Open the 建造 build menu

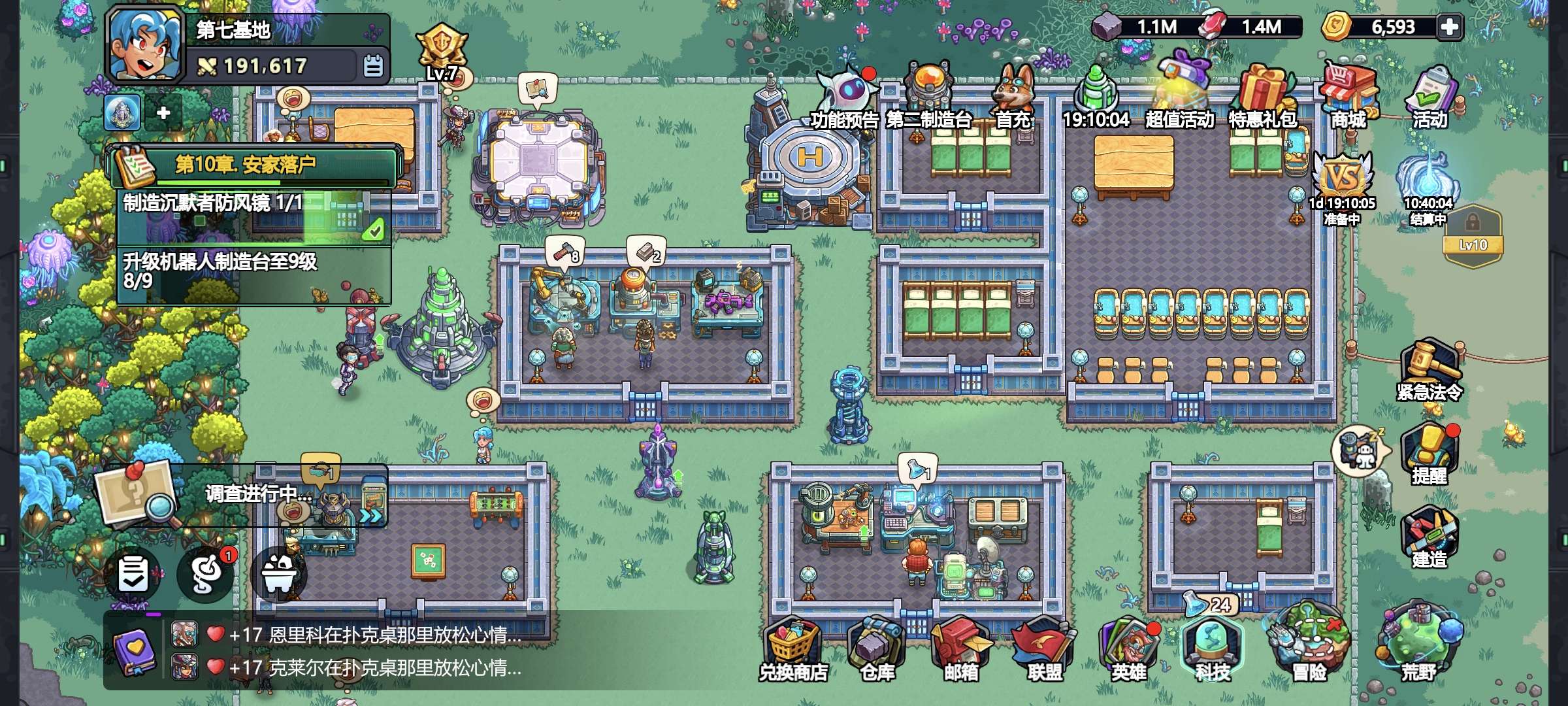1429,537
